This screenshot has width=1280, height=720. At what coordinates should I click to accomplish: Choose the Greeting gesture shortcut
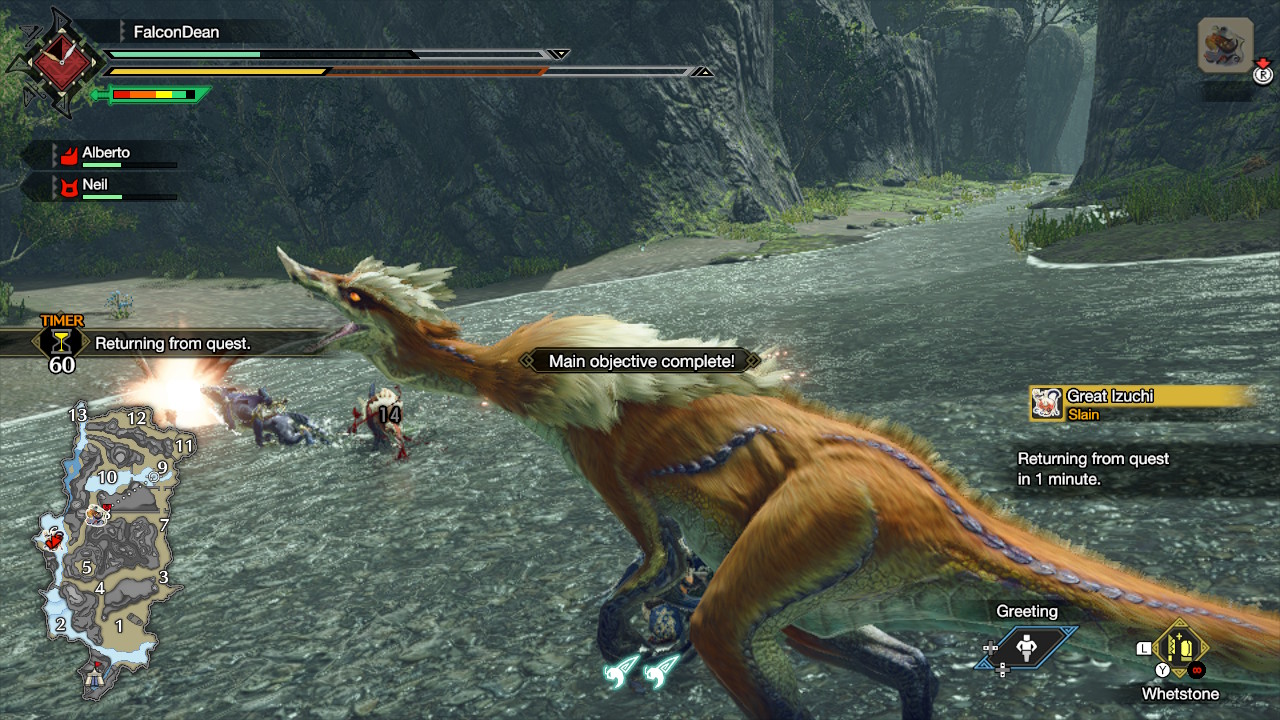pos(1027,648)
